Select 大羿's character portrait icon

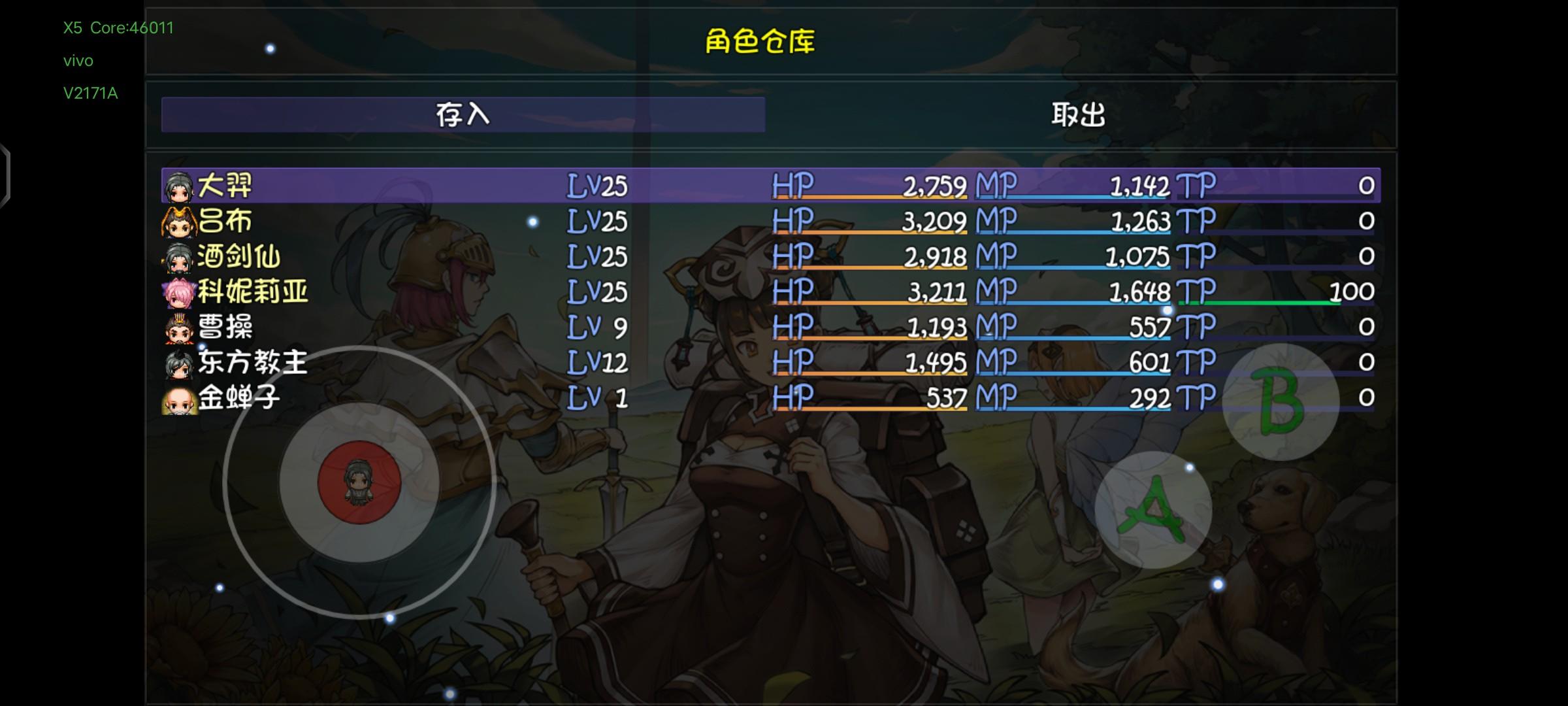(176, 186)
